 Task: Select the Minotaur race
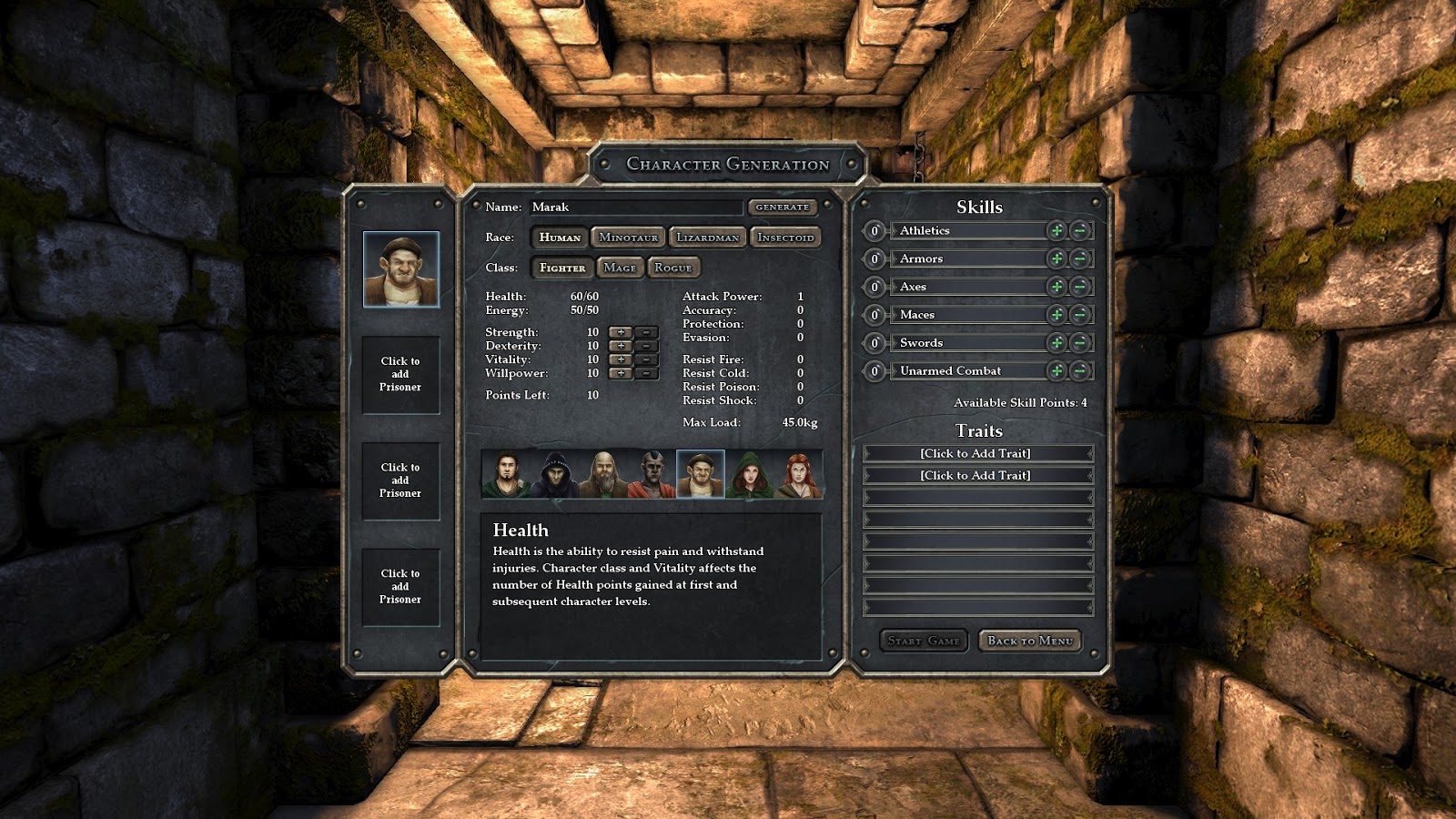[x=628, y=238]
